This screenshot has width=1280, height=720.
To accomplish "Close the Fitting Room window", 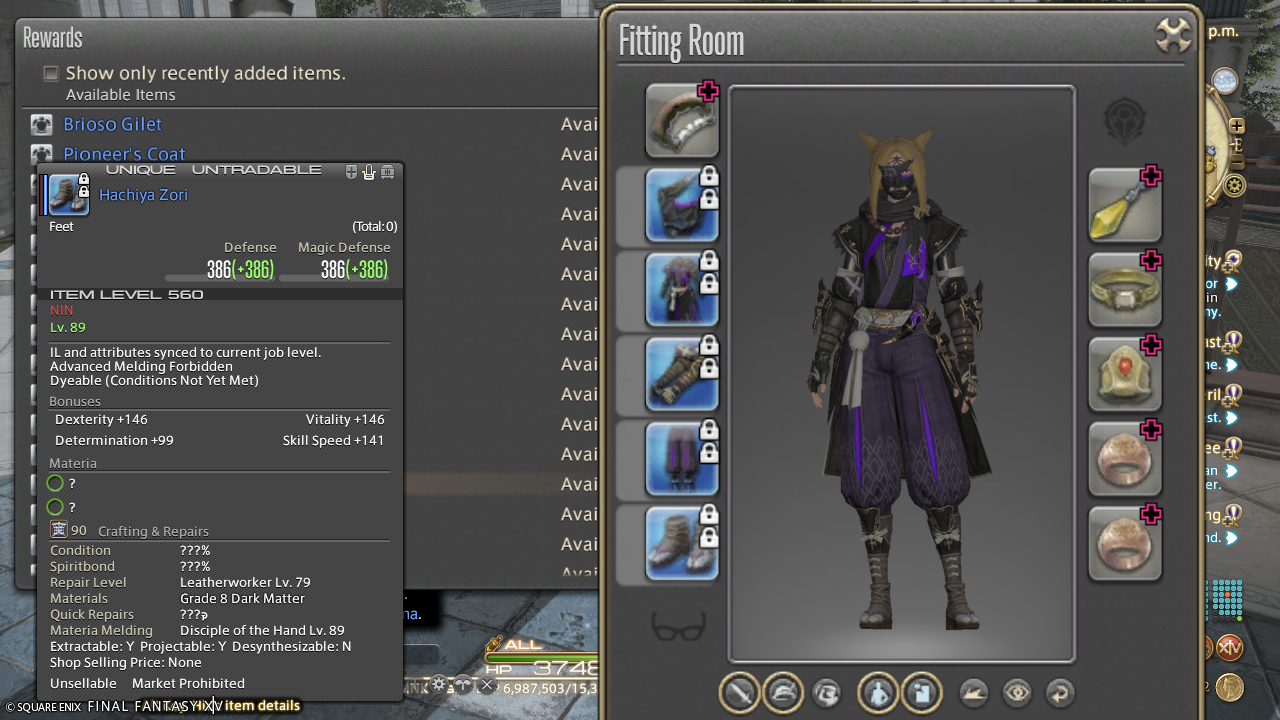I will [x=1173, y=35].
